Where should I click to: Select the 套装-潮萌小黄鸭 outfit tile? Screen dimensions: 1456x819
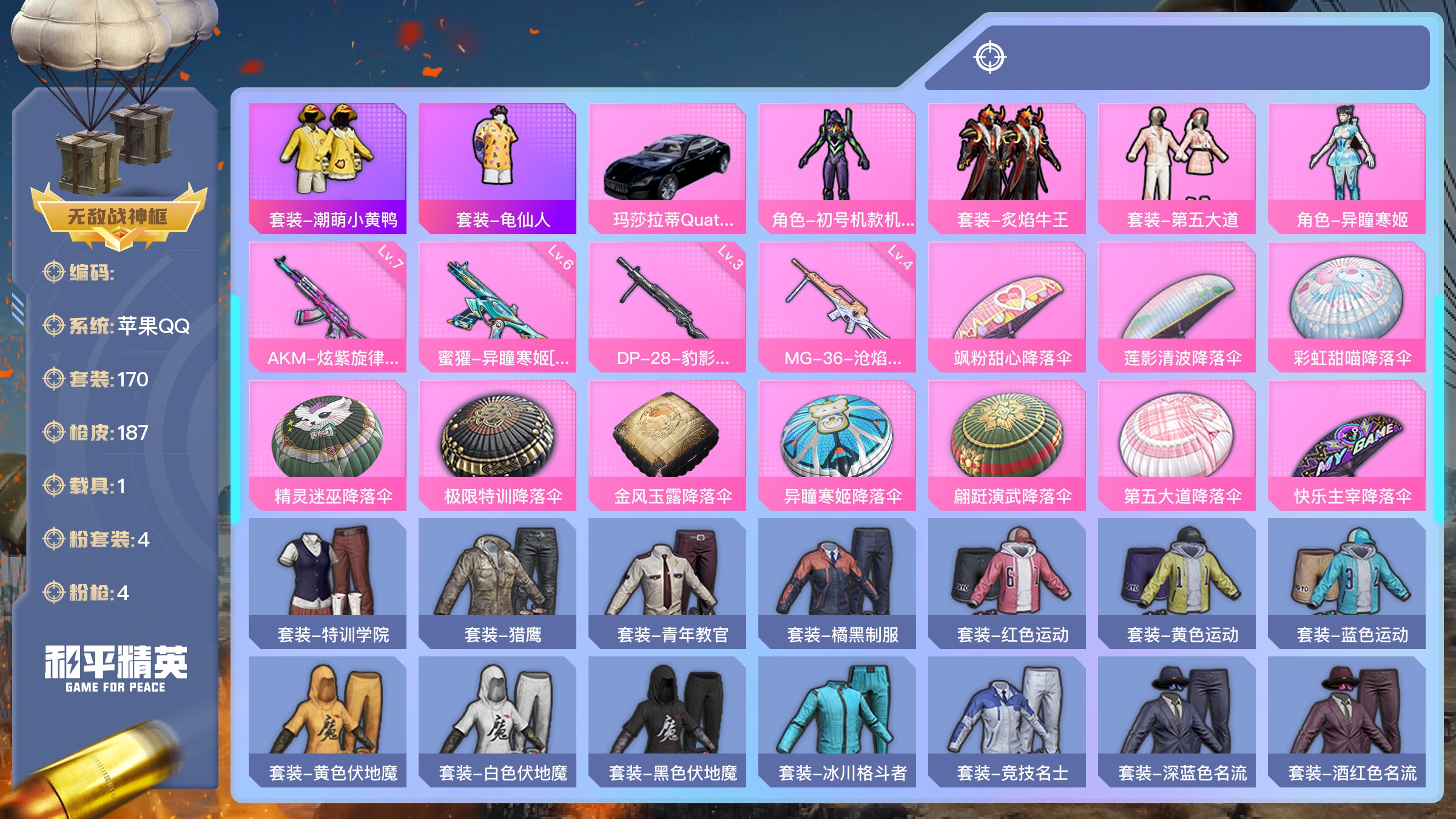(328, 168)
